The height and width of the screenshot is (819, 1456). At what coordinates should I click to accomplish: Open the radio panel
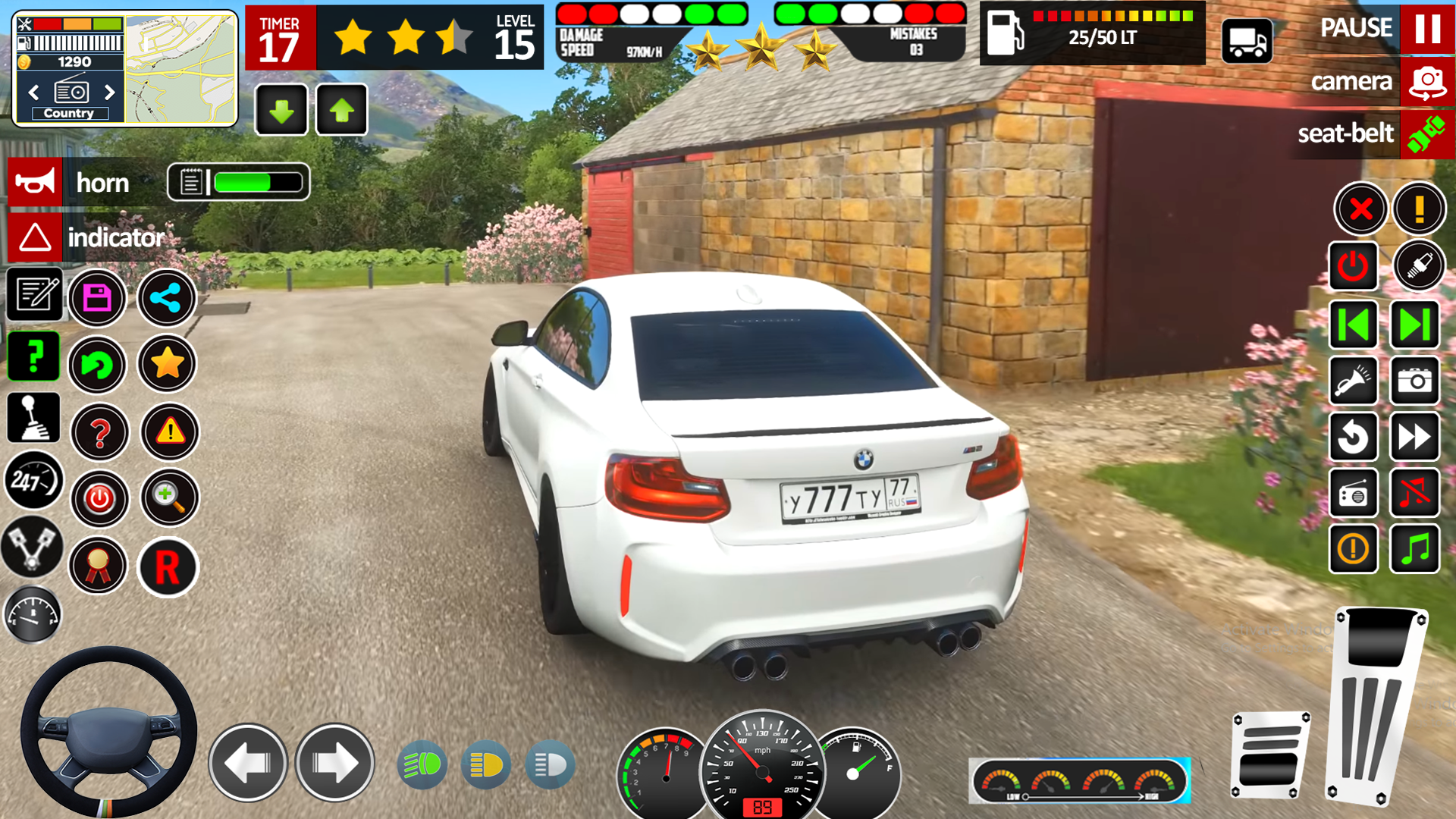(1353, 494)
